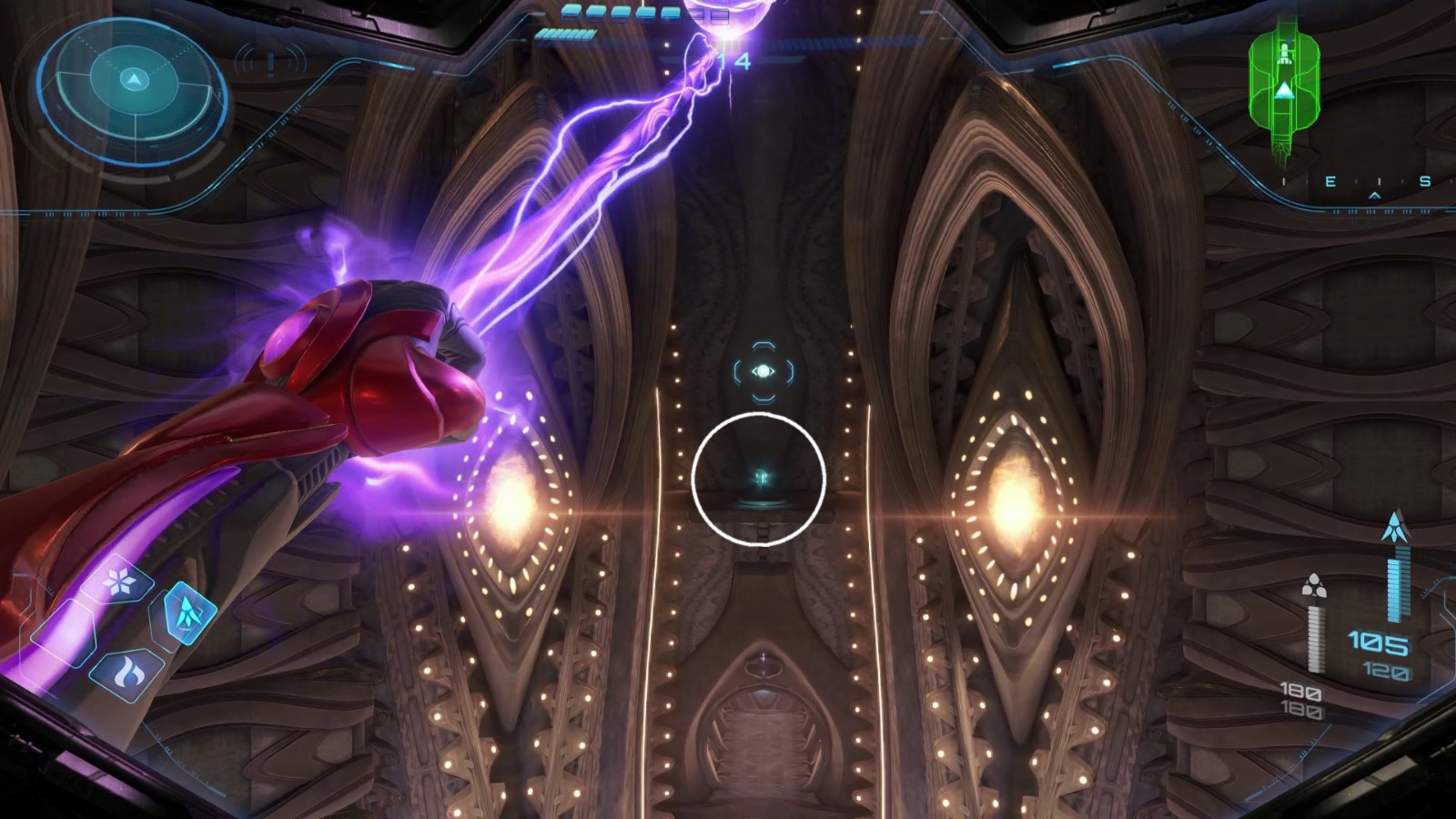
Task: Click the energy arrow icon above the health bar
Action: point(1394,528)
